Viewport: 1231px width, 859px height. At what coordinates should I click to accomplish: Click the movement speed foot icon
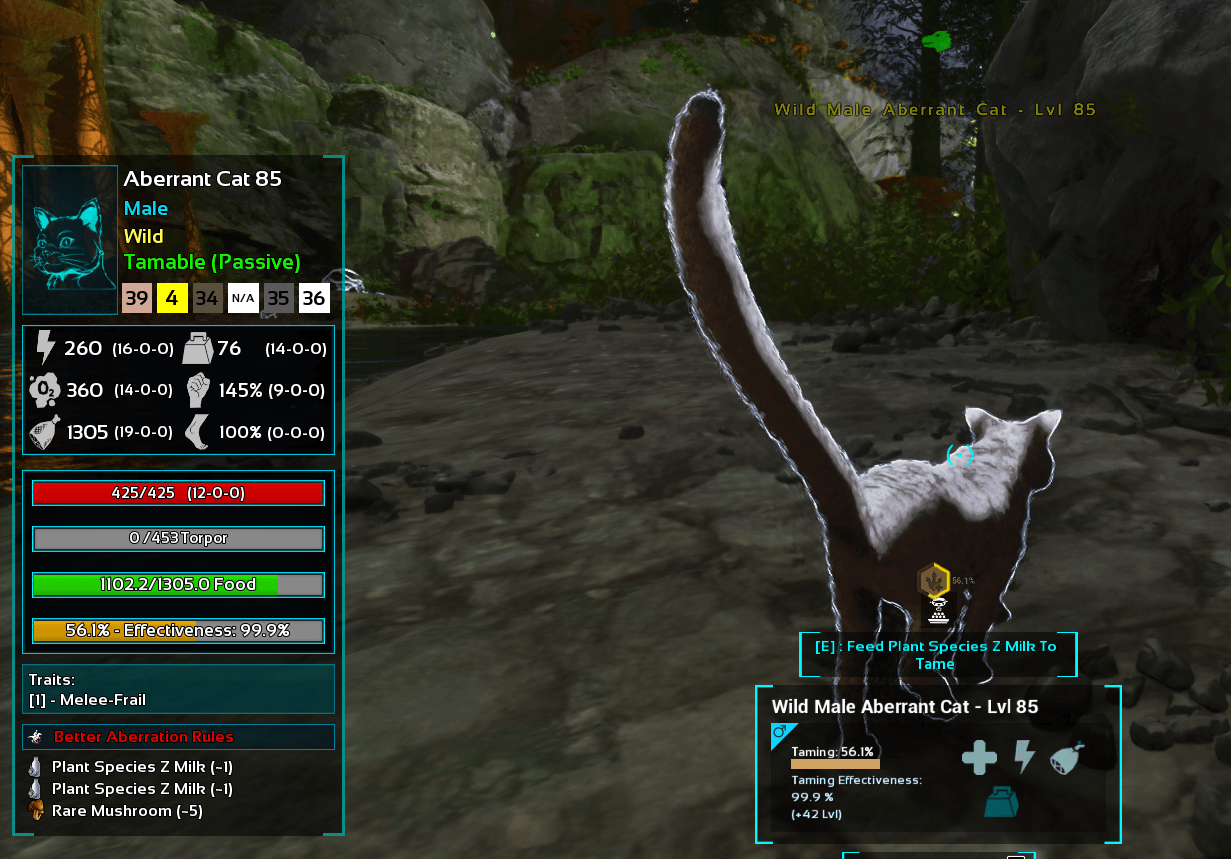pyautogui.click(x=198, y=433)
